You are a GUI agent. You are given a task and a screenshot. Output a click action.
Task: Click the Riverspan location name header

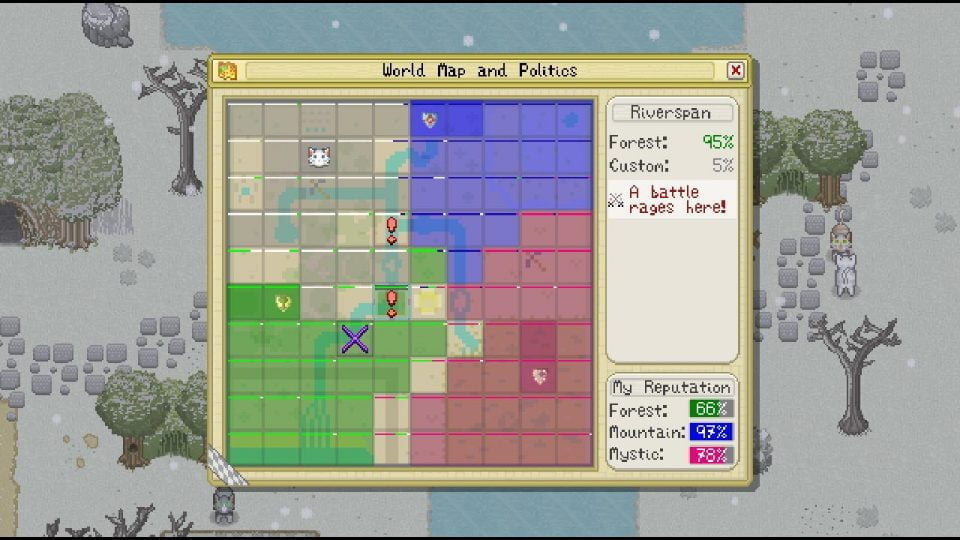[x=672, y=113]
